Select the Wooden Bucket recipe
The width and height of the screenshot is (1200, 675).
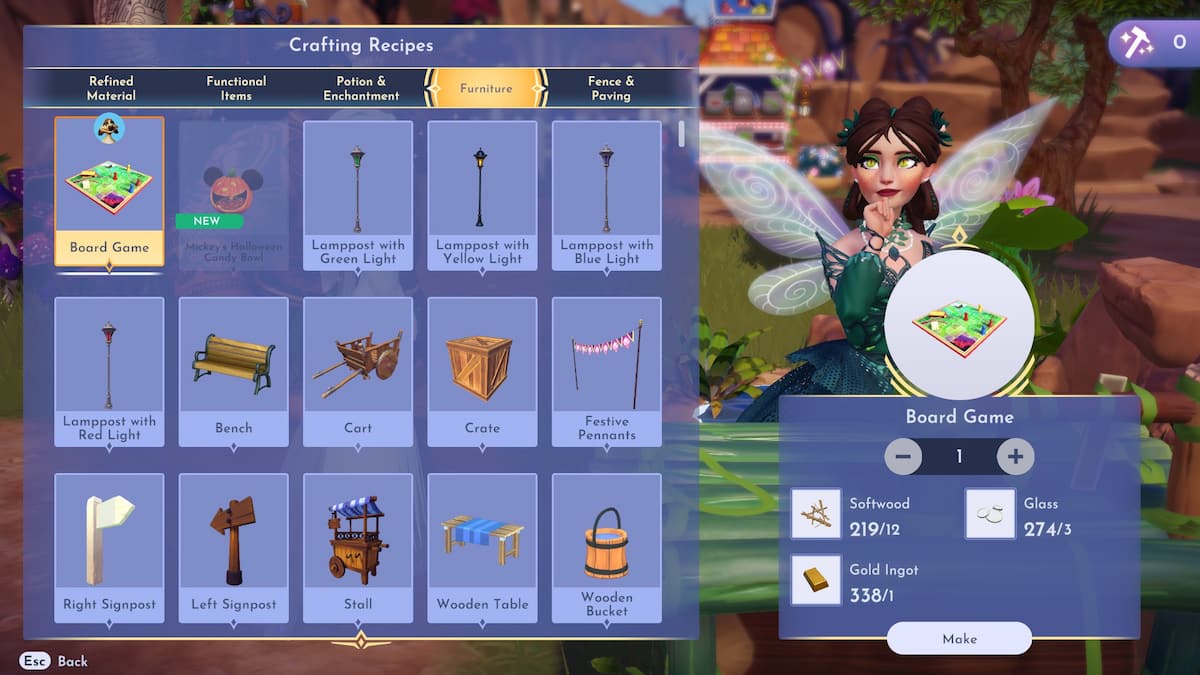[606, 547]
